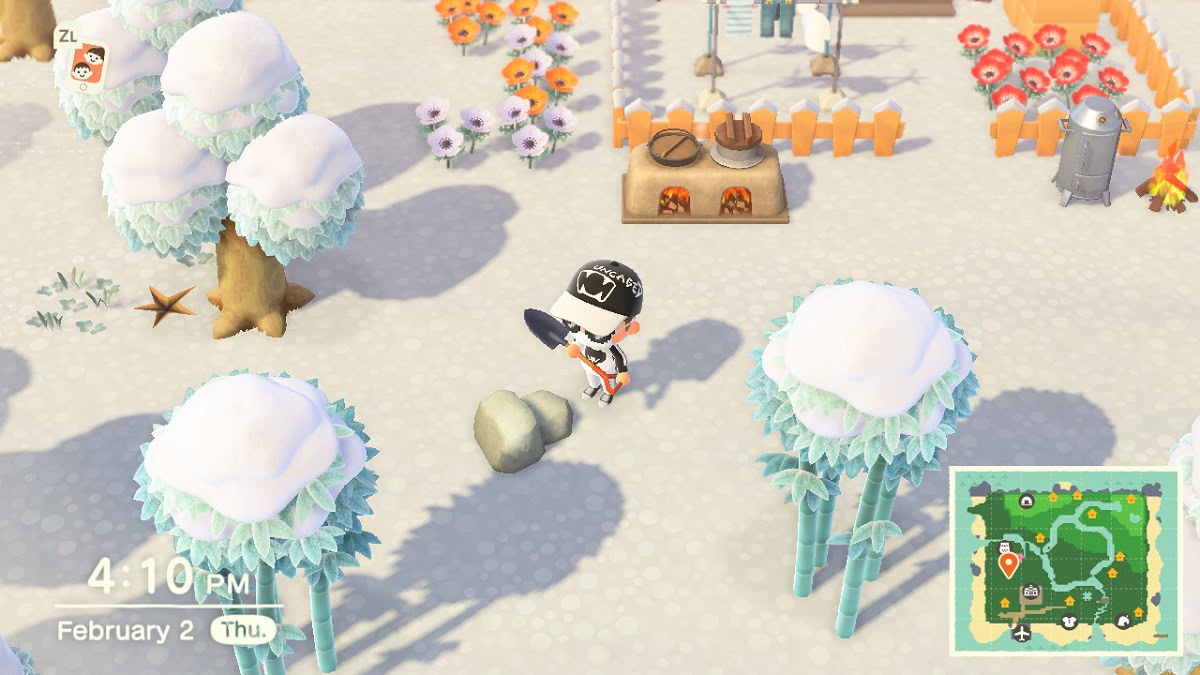Click the airport airplane marker on minimap
The height and width of the screenshot is (675, 1200).
(1021, 634)
